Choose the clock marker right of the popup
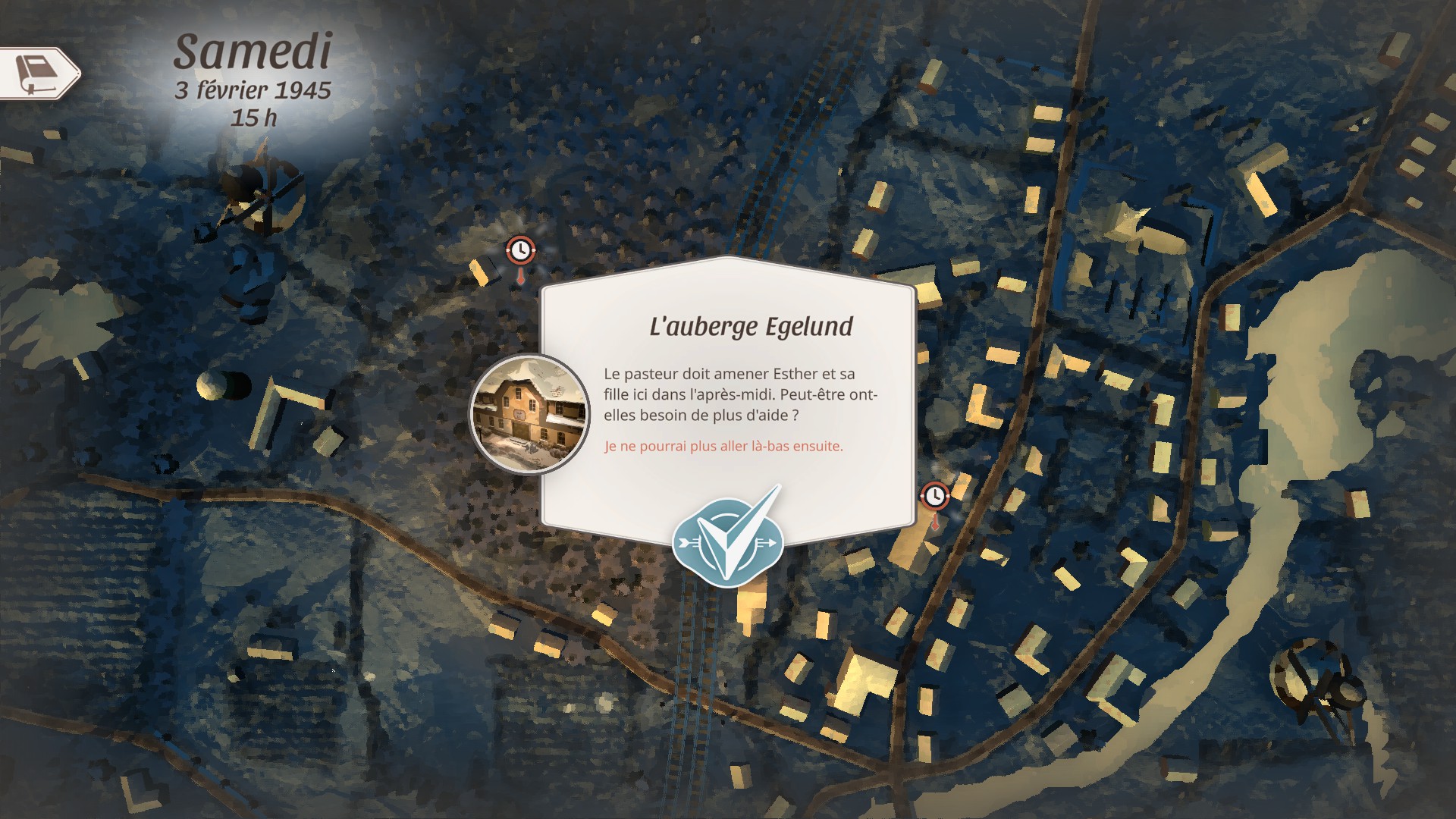Screen dimensions: 1456x819 935,497
